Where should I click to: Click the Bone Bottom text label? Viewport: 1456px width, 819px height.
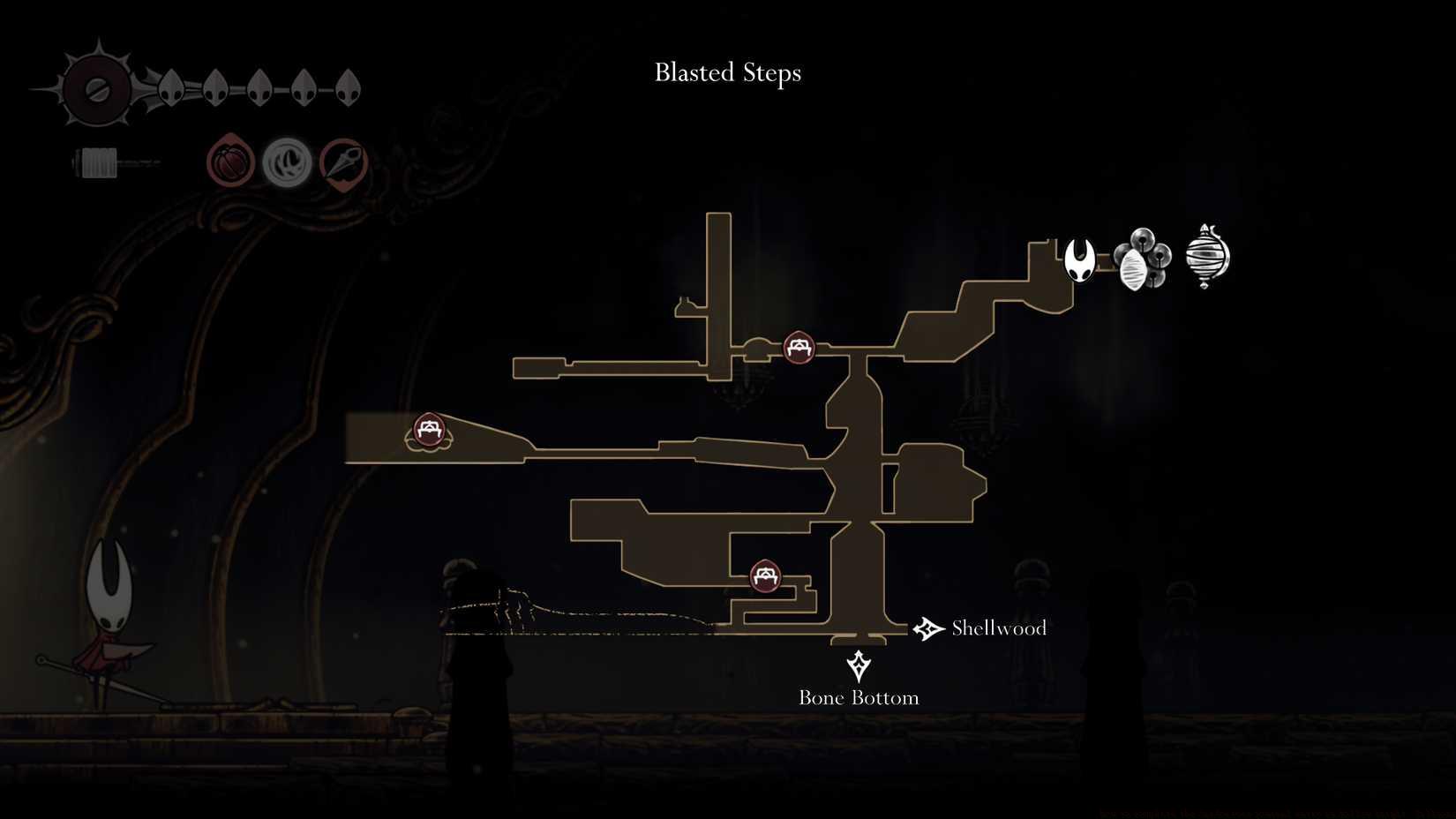tap(858, 696)
